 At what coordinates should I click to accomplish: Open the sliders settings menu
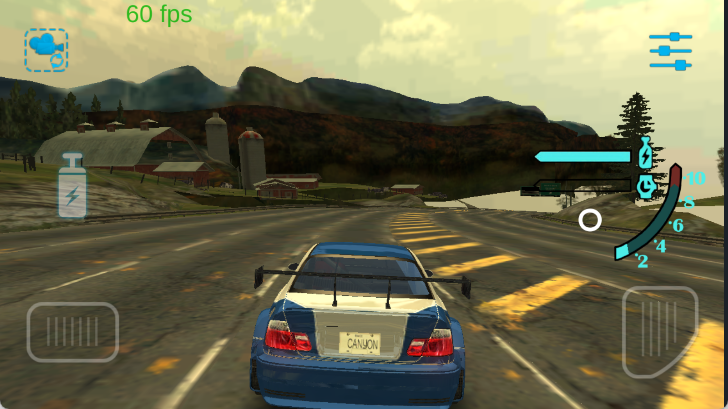[670, 51]
